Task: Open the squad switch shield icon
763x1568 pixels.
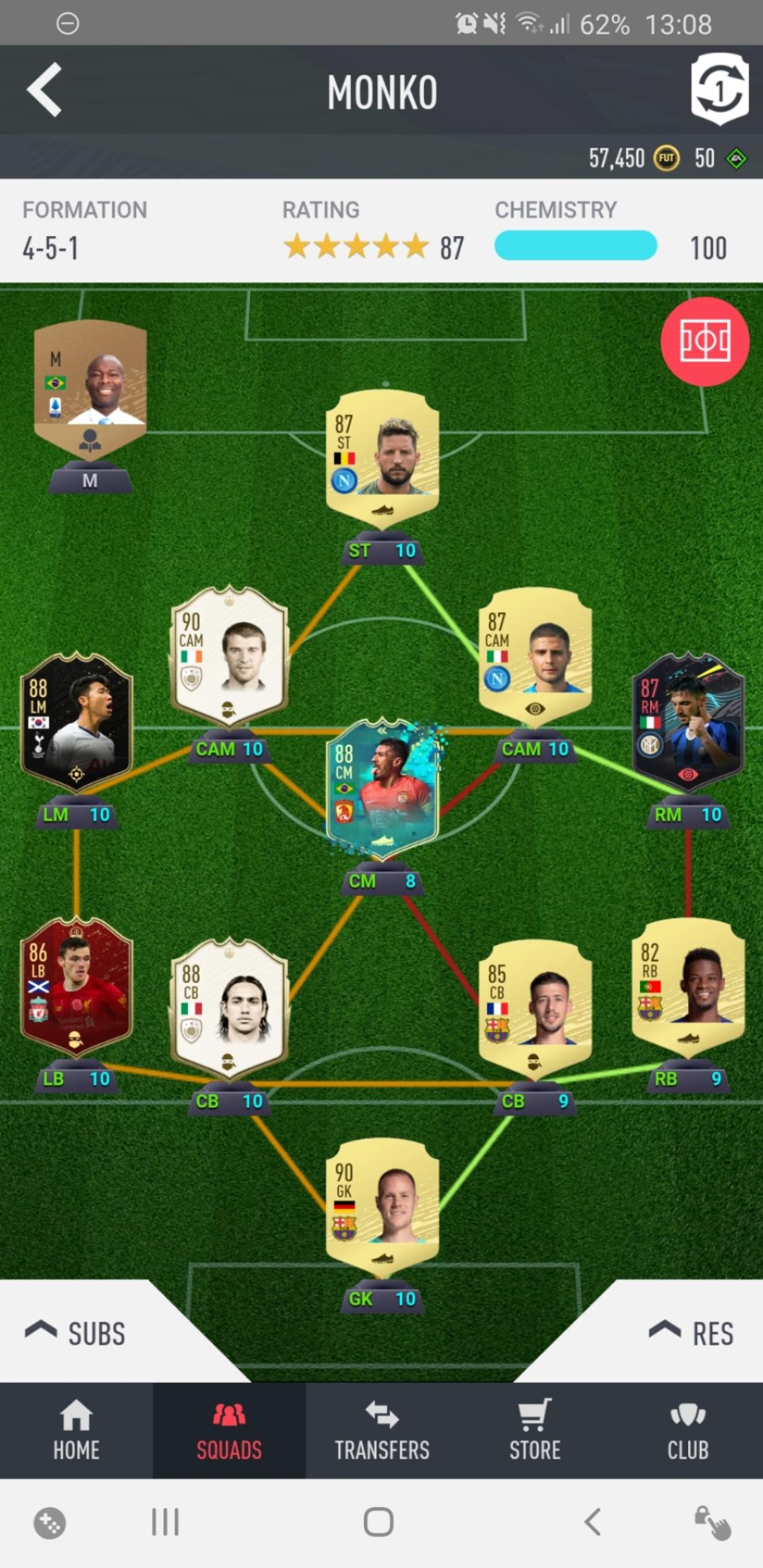Action: tap(719, 90)
